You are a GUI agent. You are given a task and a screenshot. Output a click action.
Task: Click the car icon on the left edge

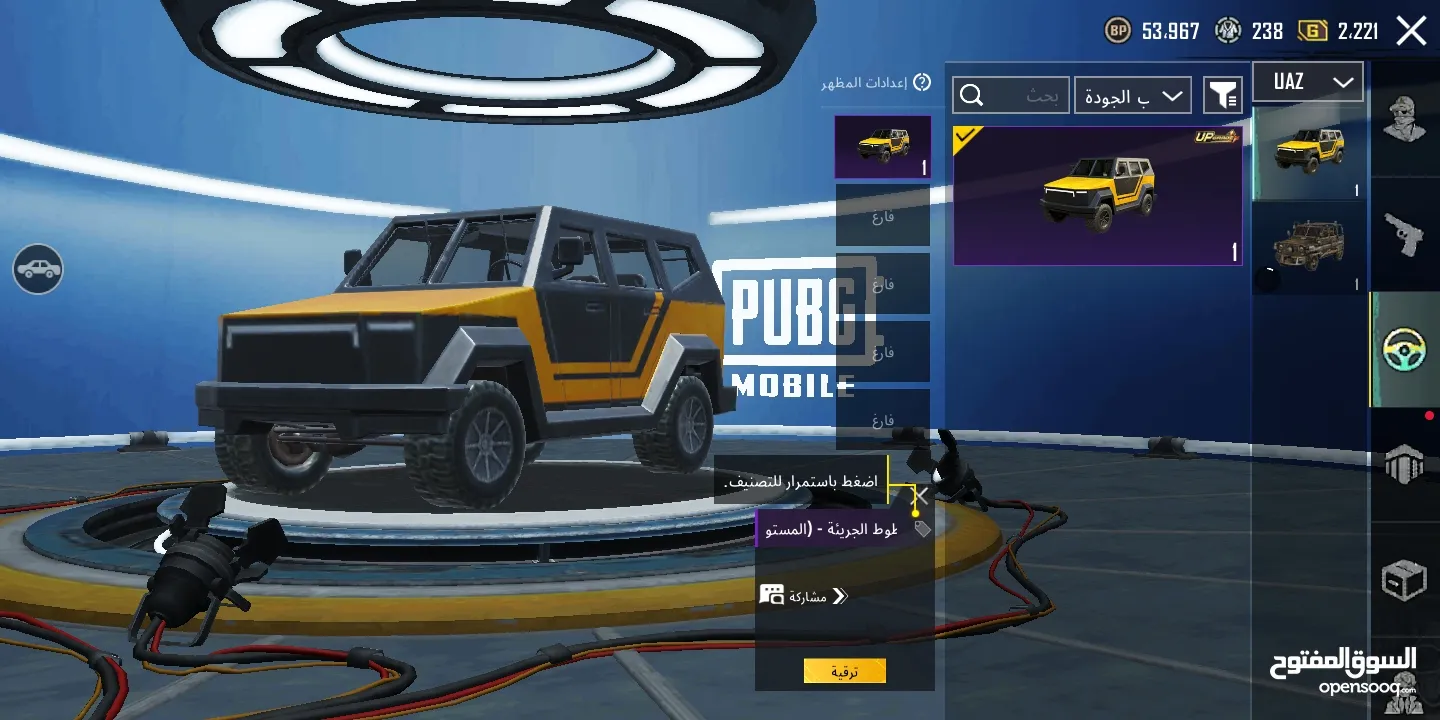click(37, 270)
